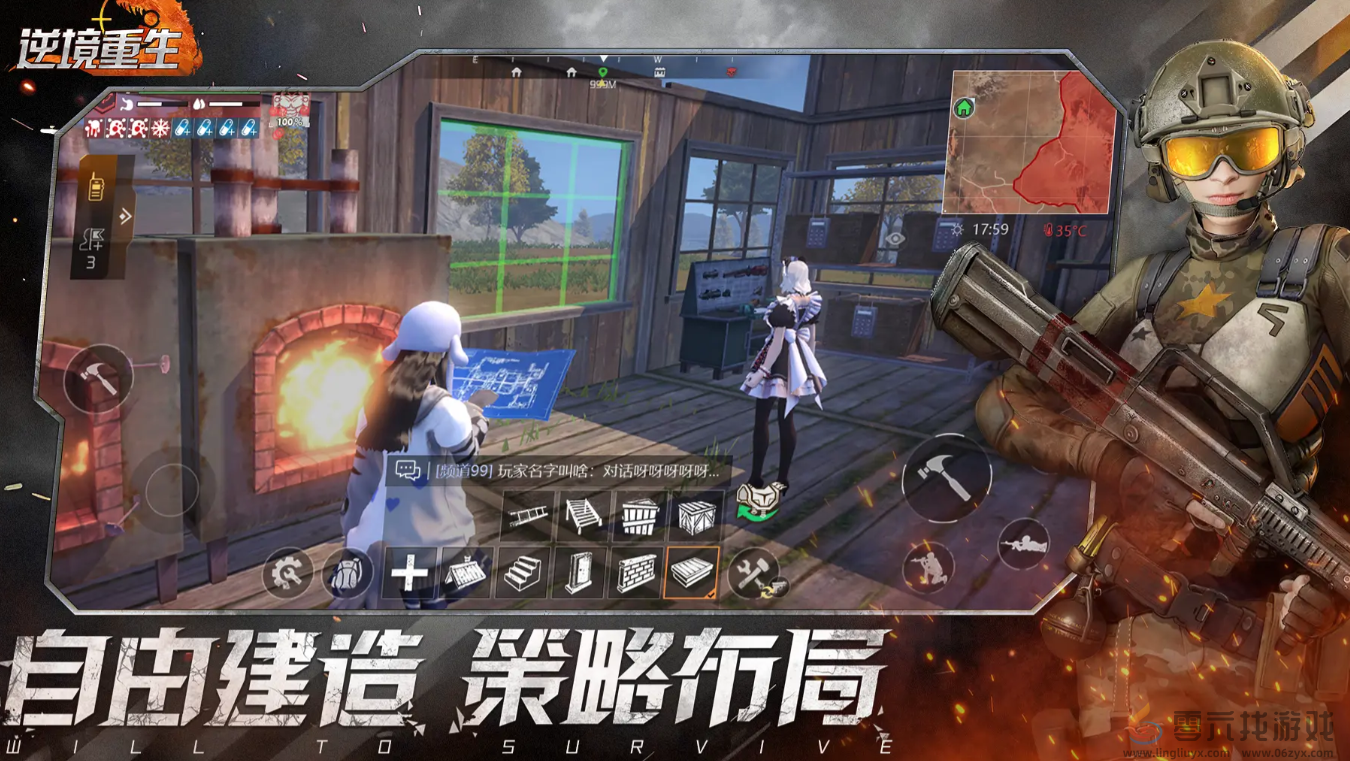Select the ladder build piece
The width and height of the screenshot is (1350, 761).
point(526,515)
